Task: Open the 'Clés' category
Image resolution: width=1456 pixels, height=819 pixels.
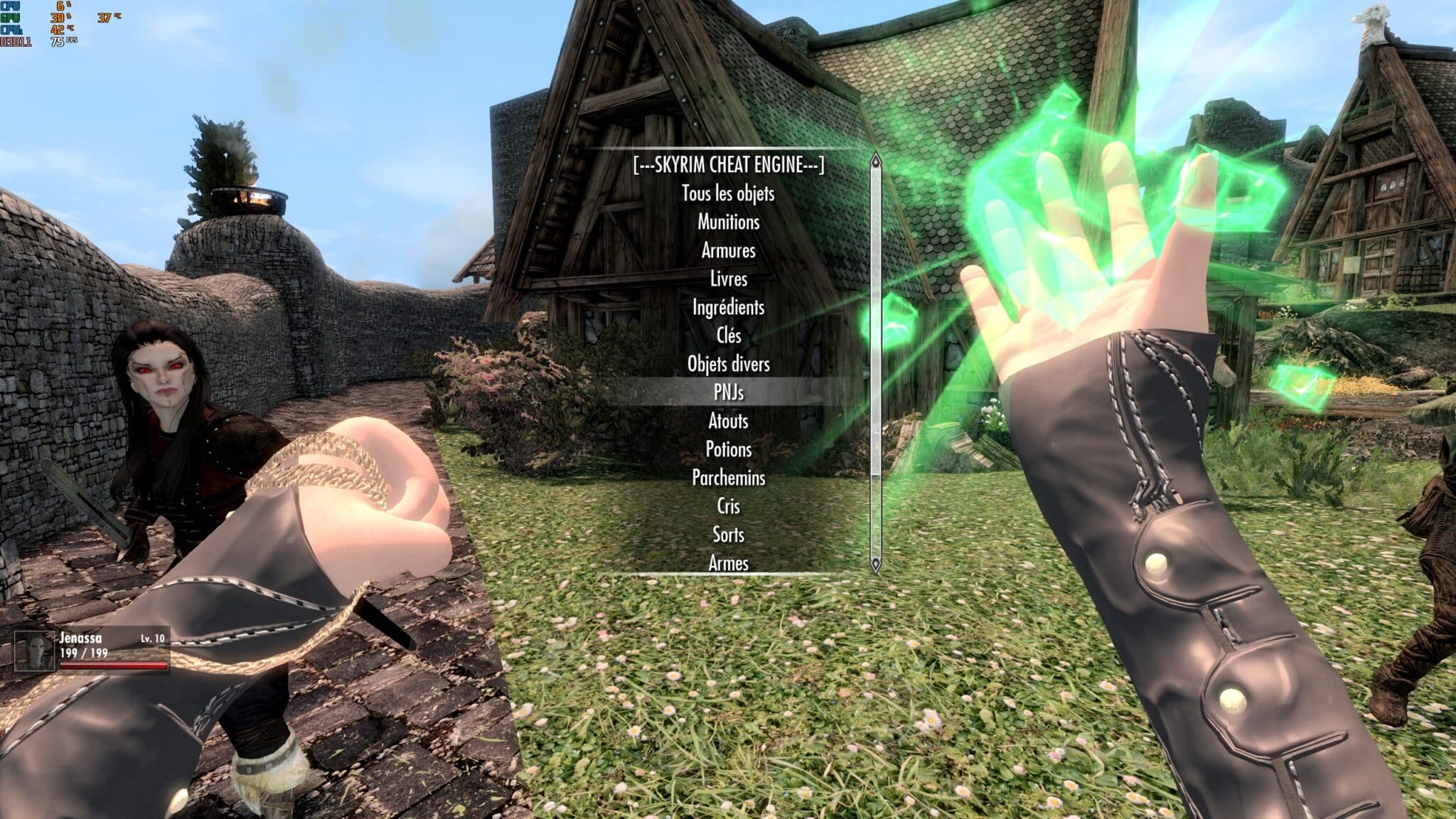Action: point(728,337)
